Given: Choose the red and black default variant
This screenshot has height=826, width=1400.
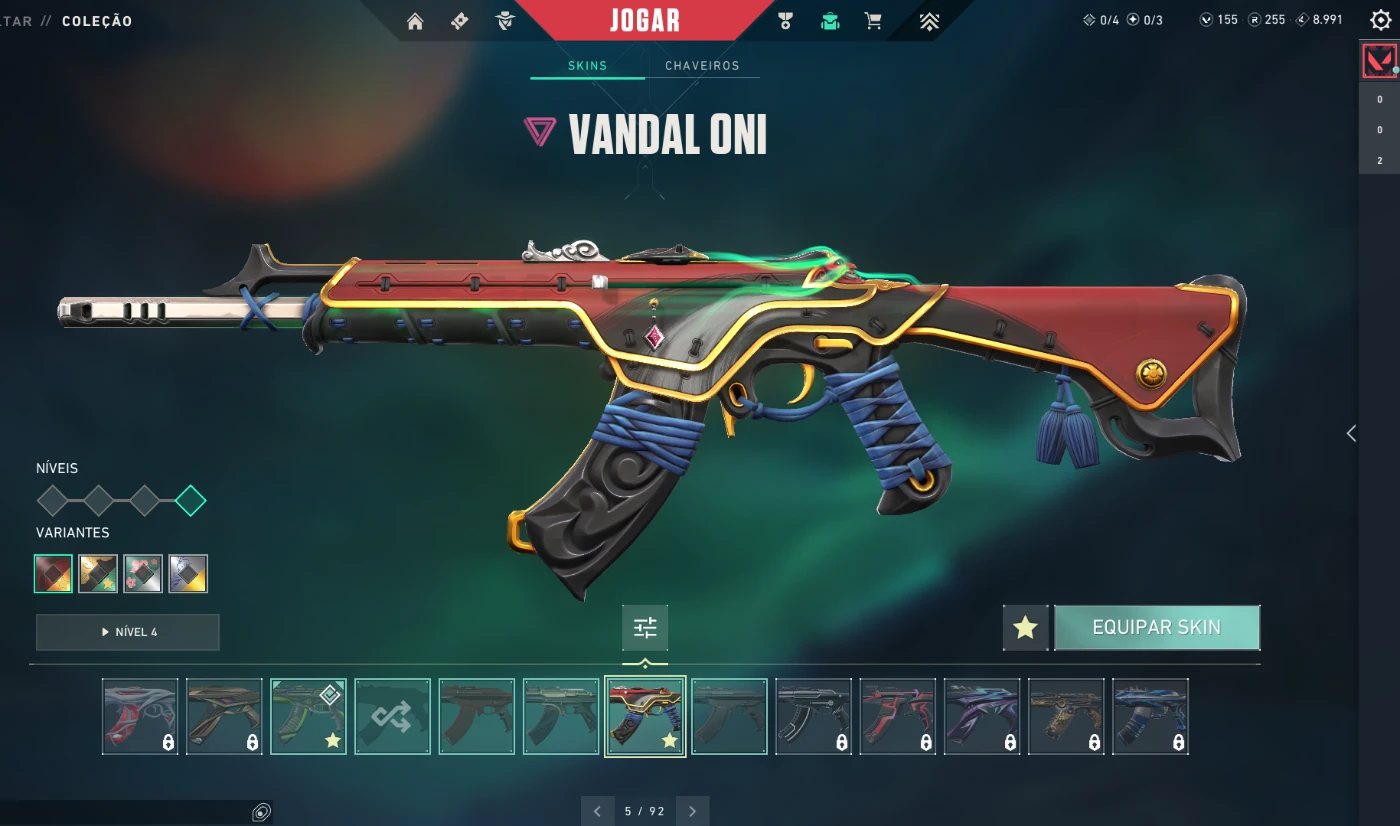Looking at the screenshot, I should pos(53,573).
